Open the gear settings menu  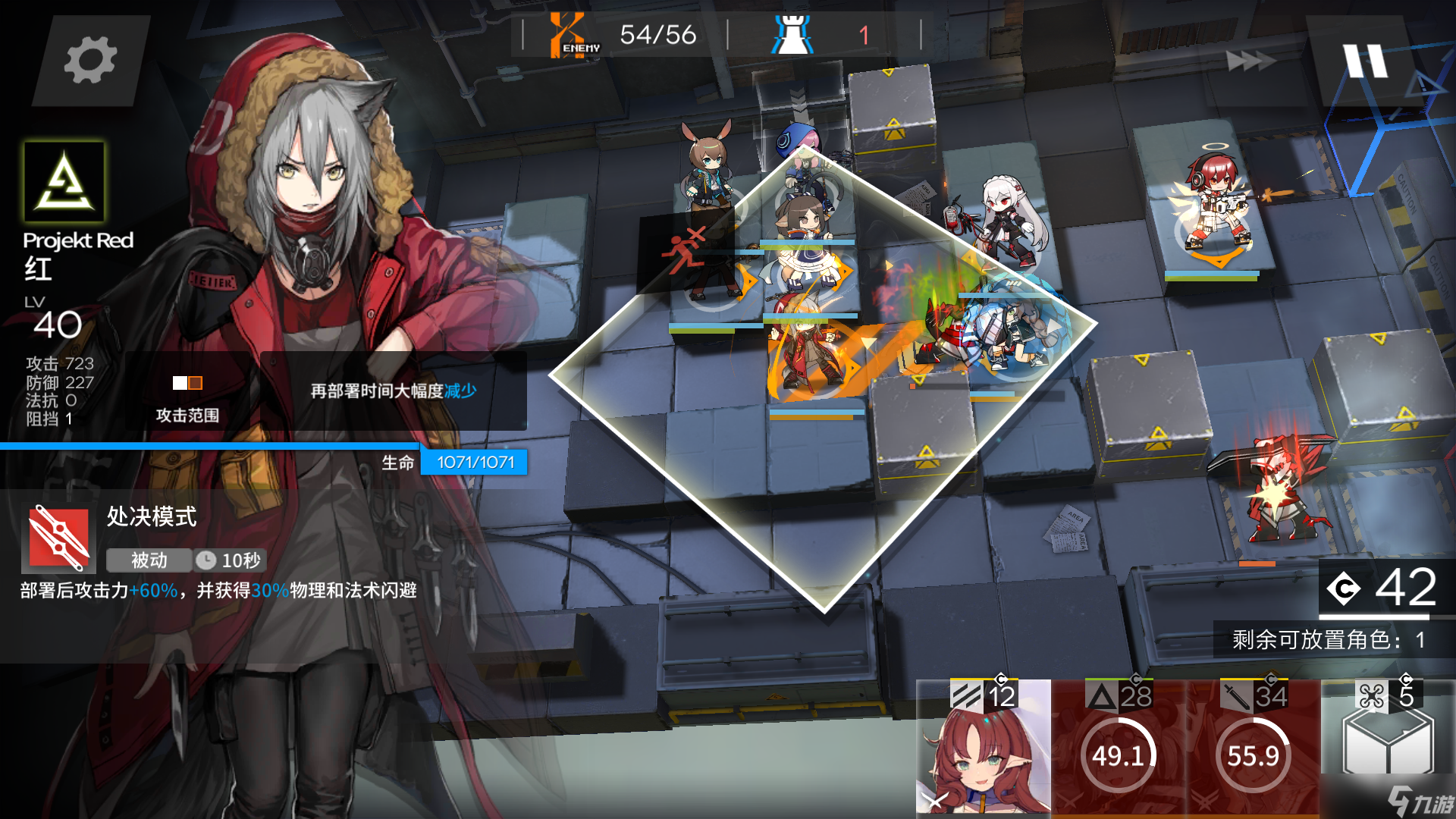click(90, 60)
